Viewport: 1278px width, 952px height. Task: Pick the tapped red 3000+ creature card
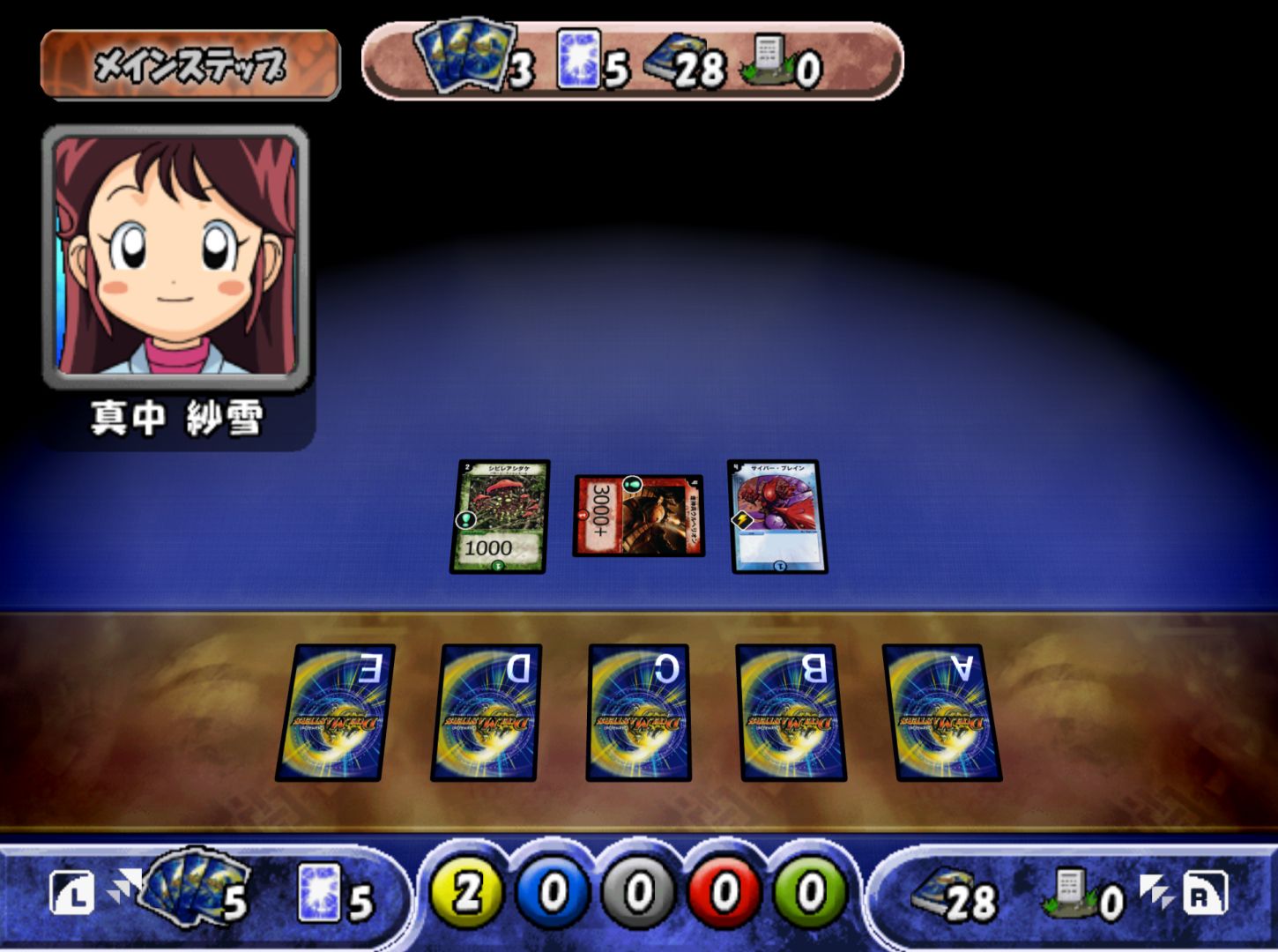(x=639, y=516)
